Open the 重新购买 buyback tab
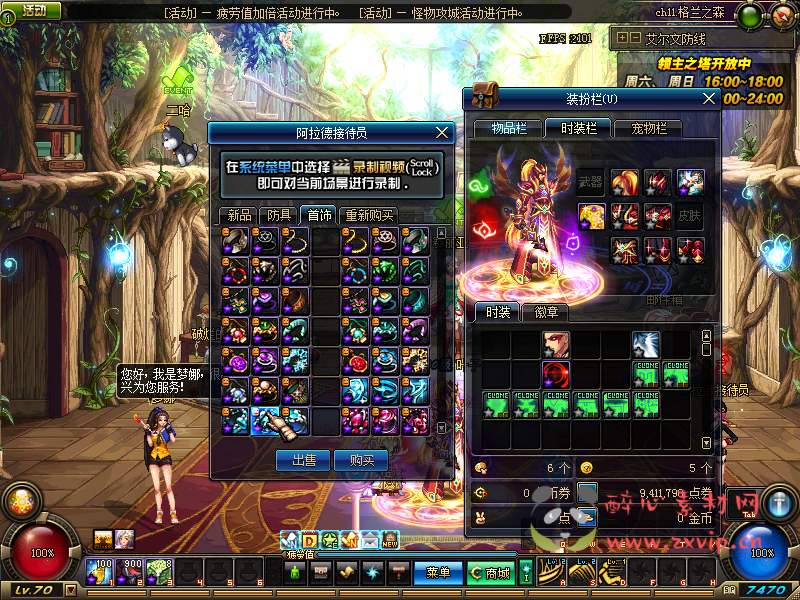 (x=369, y=215)
